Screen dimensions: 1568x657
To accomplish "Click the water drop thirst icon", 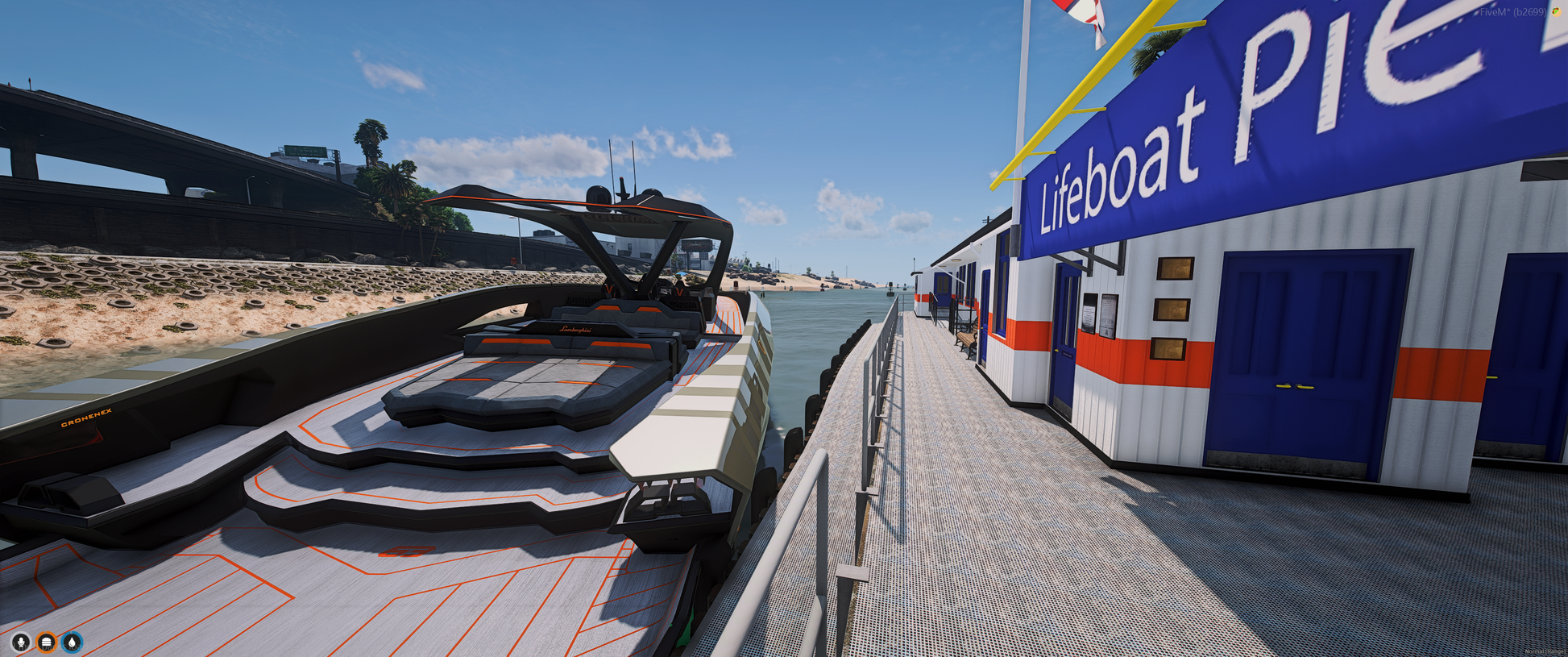I will click(x=73, y=642).
